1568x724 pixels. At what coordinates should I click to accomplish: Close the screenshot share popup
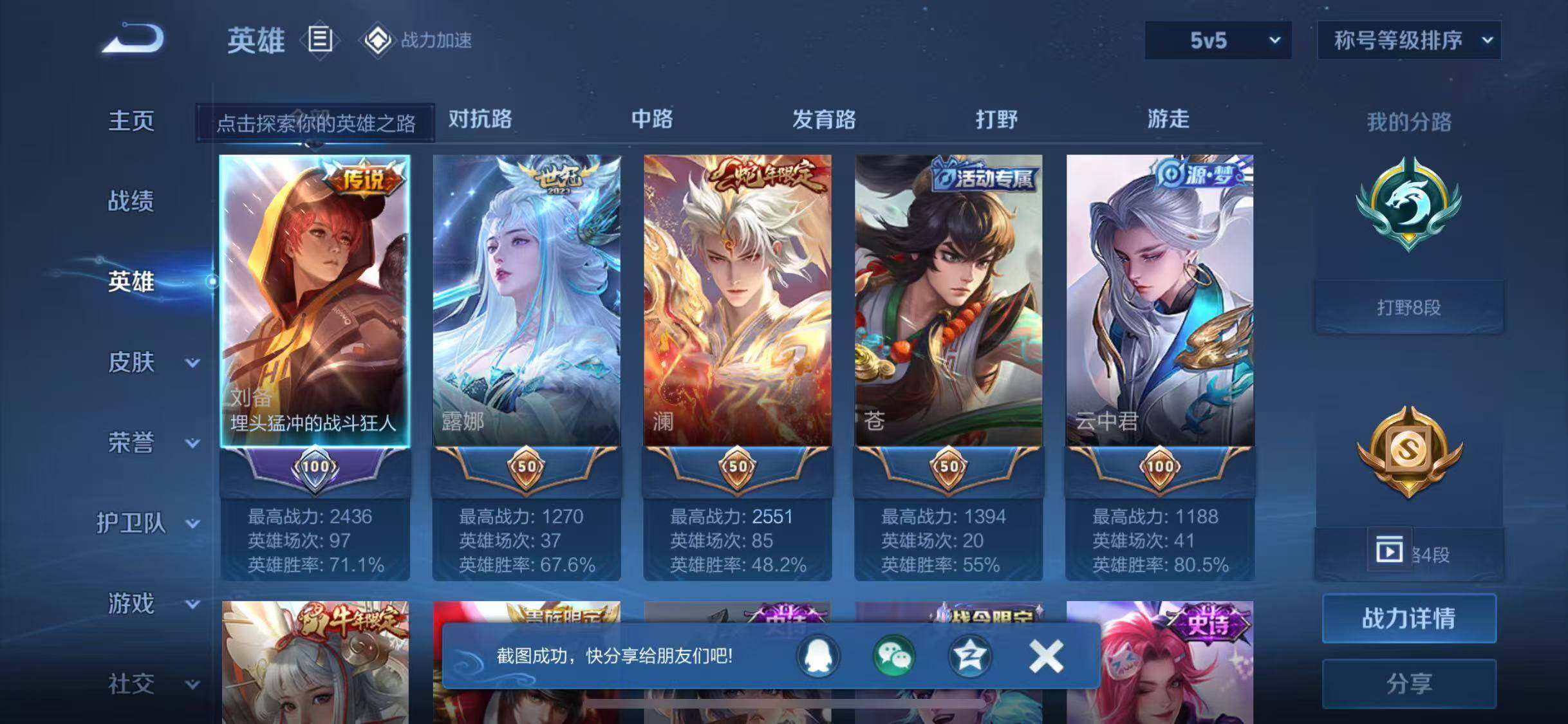coord(1046,656)
